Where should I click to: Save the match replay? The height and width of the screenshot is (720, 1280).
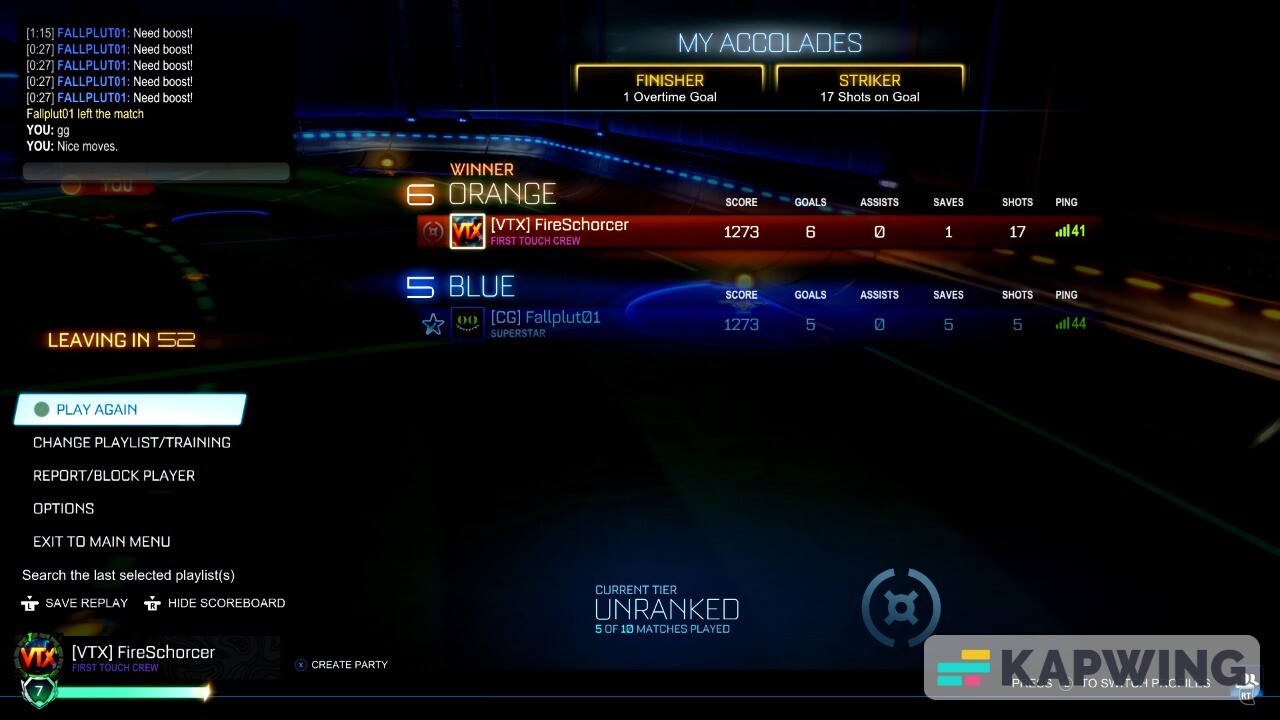click(x=86, y=603)
